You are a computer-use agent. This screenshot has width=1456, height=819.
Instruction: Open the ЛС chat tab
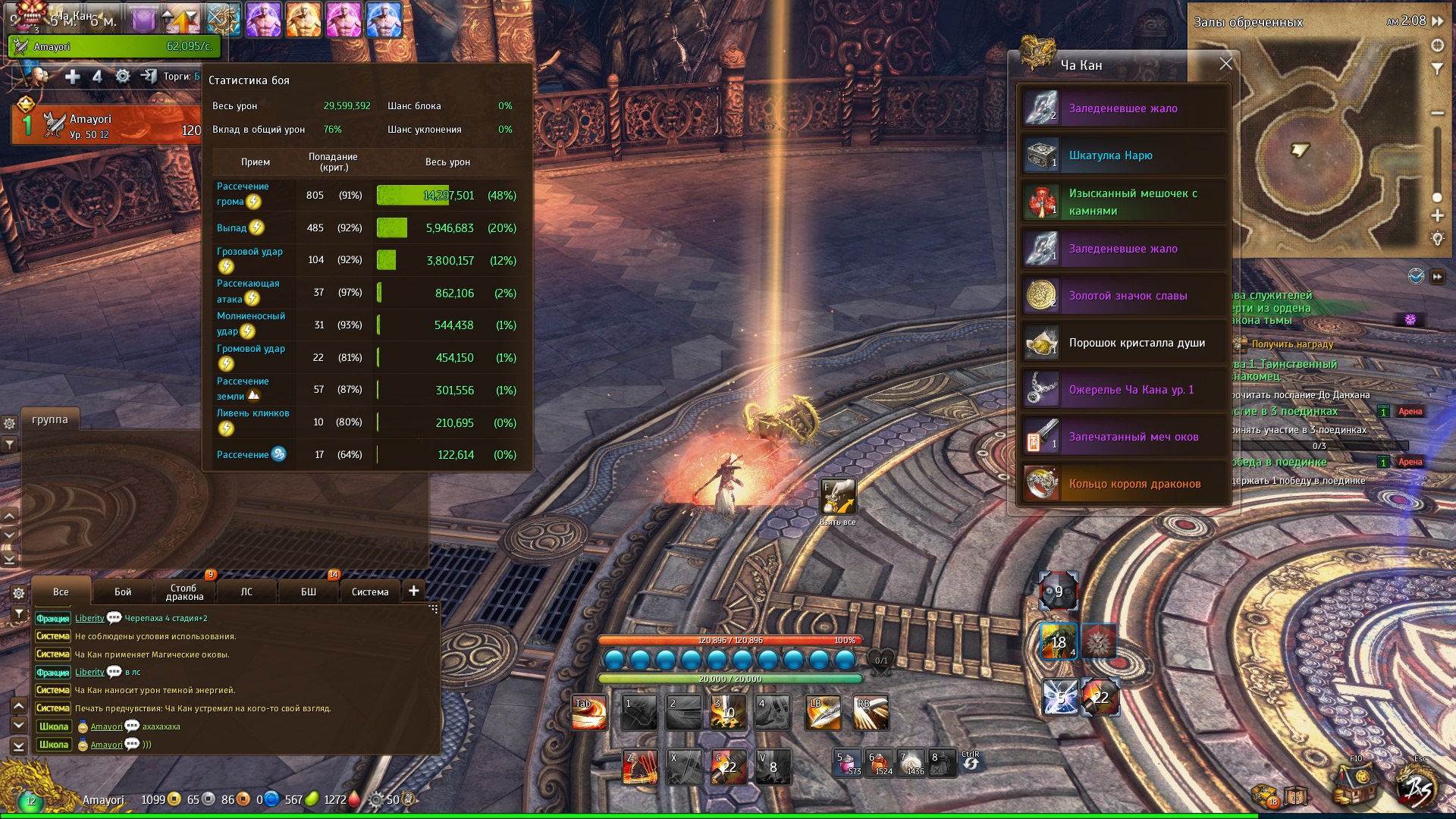246,591
